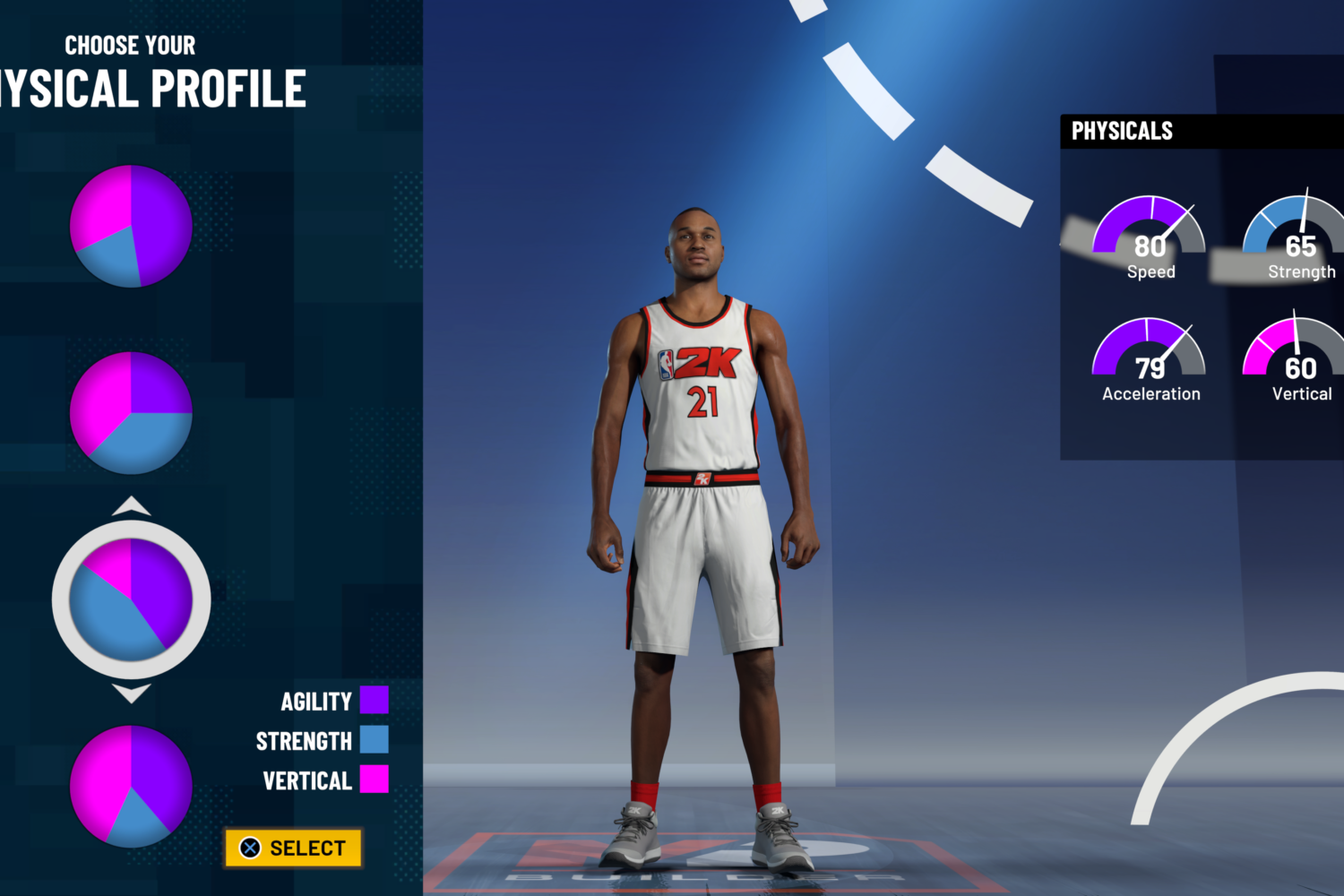Choose the vertical-heavy pie with the smallest strength slice
Image resolution: width=1344 pixels, height=896 pixels.
click(x=132, y=786)
